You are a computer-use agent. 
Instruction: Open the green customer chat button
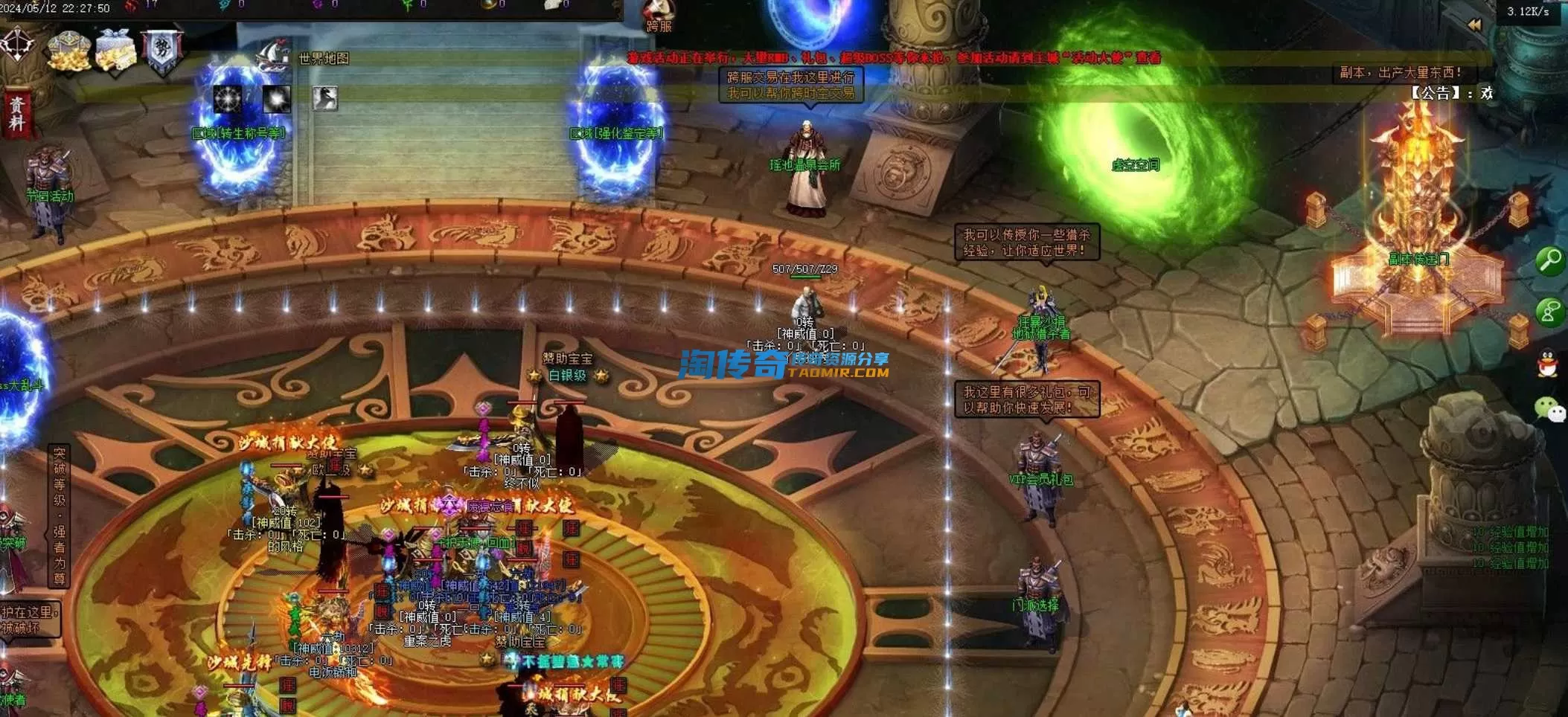point(1550,312)
